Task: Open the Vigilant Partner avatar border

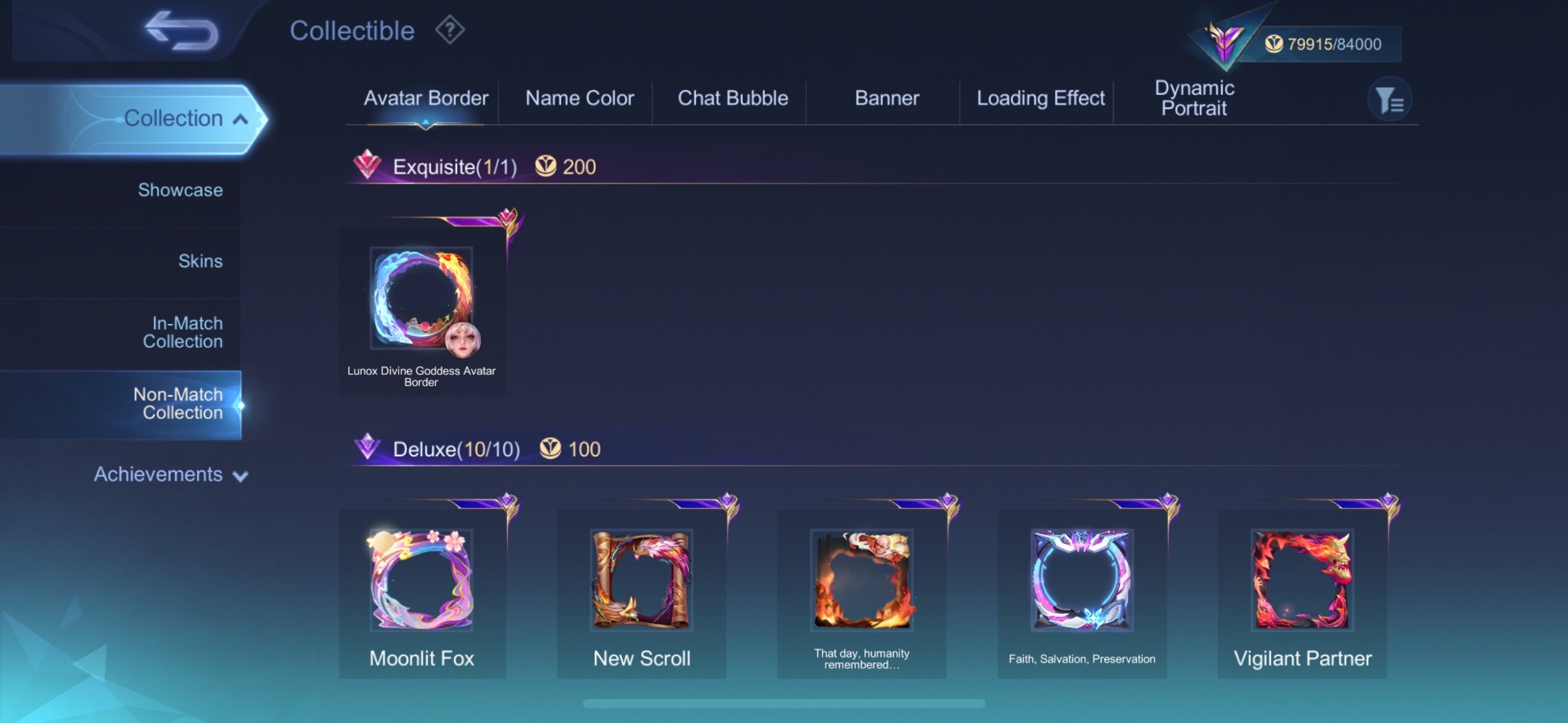Action: [x=1304, y=580]
